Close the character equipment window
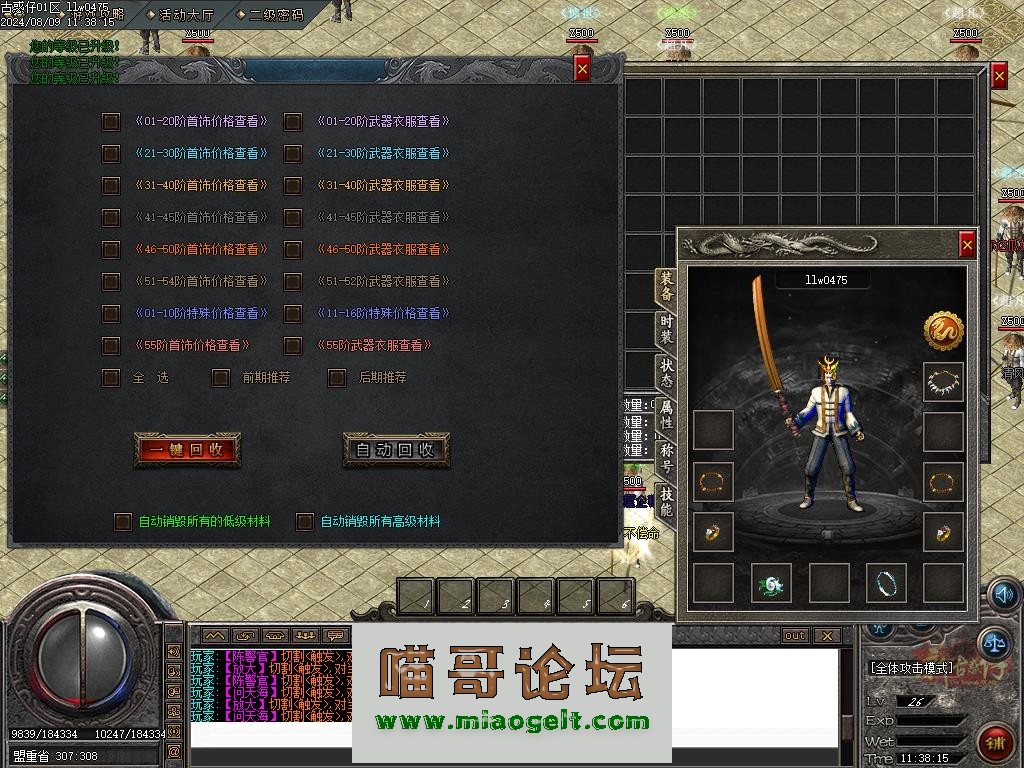This screenshot has width=1024, height=768. tap(967, 244)
